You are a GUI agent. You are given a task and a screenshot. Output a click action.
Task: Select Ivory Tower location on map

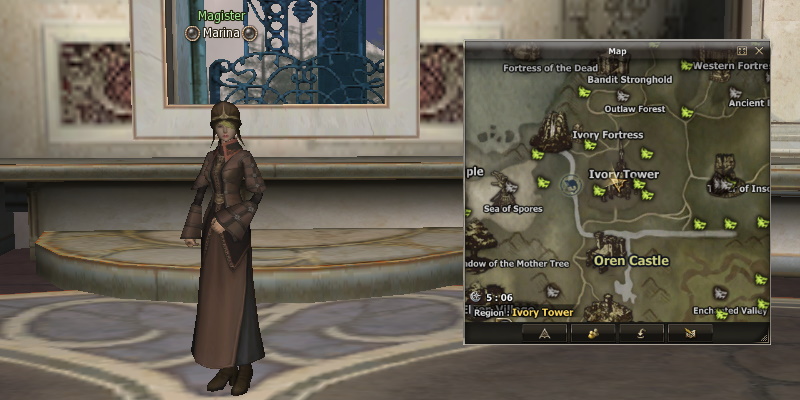click(623, 174)
